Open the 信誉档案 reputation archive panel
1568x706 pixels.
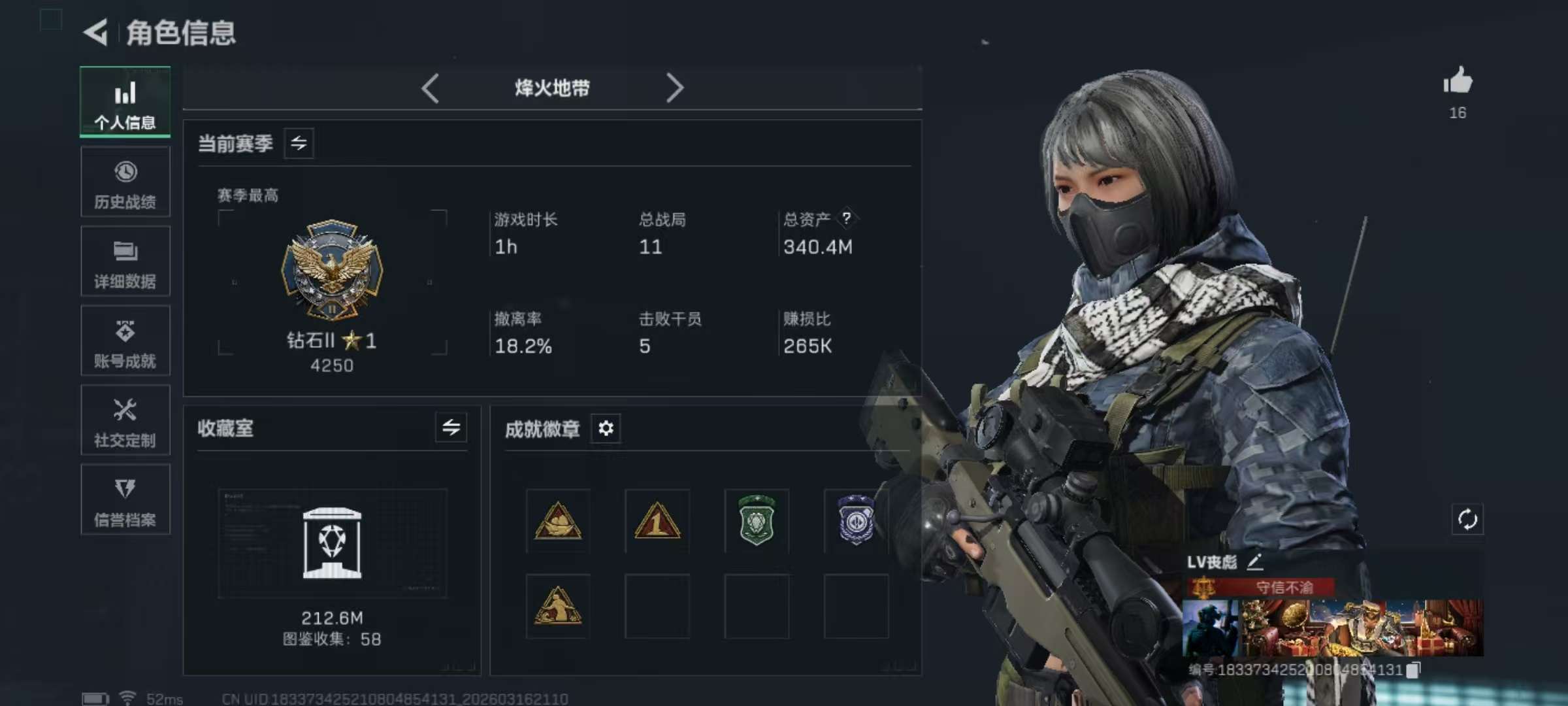click(125, 500)
